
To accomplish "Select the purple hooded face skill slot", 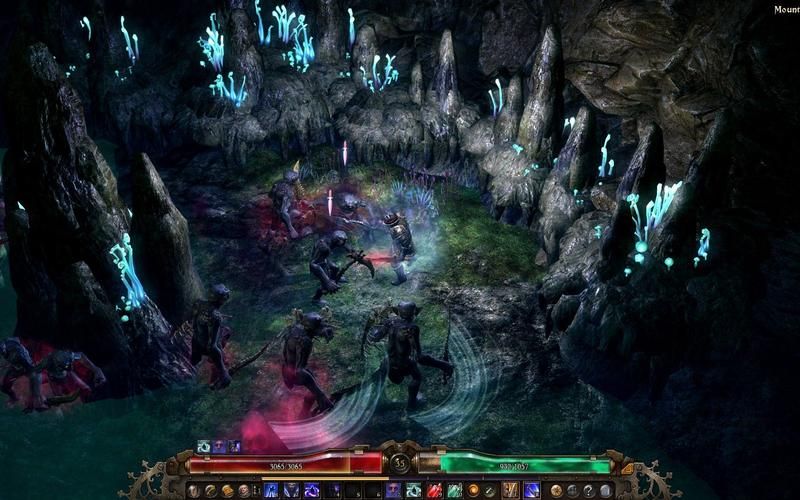I will point(392,490).
